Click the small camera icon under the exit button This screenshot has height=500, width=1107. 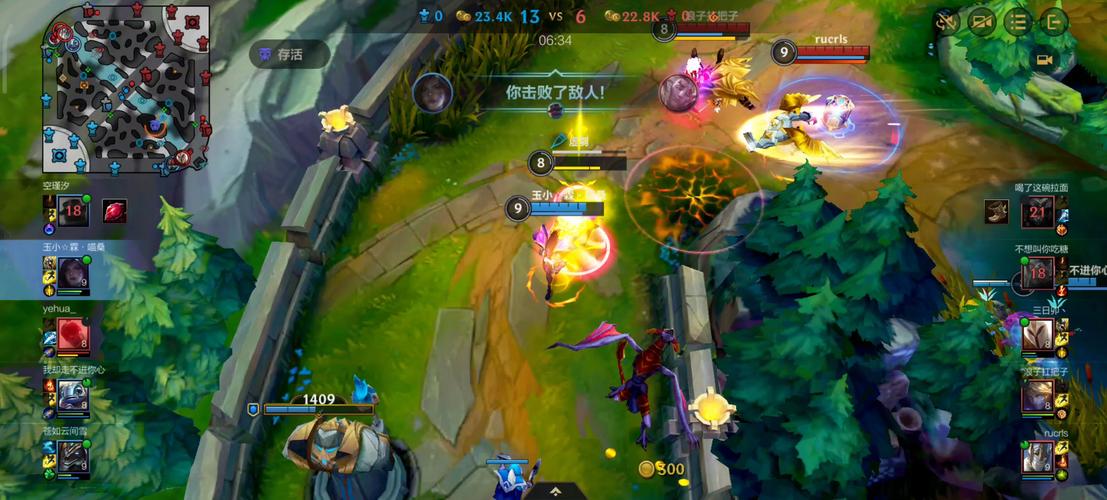coord(1045,60)
